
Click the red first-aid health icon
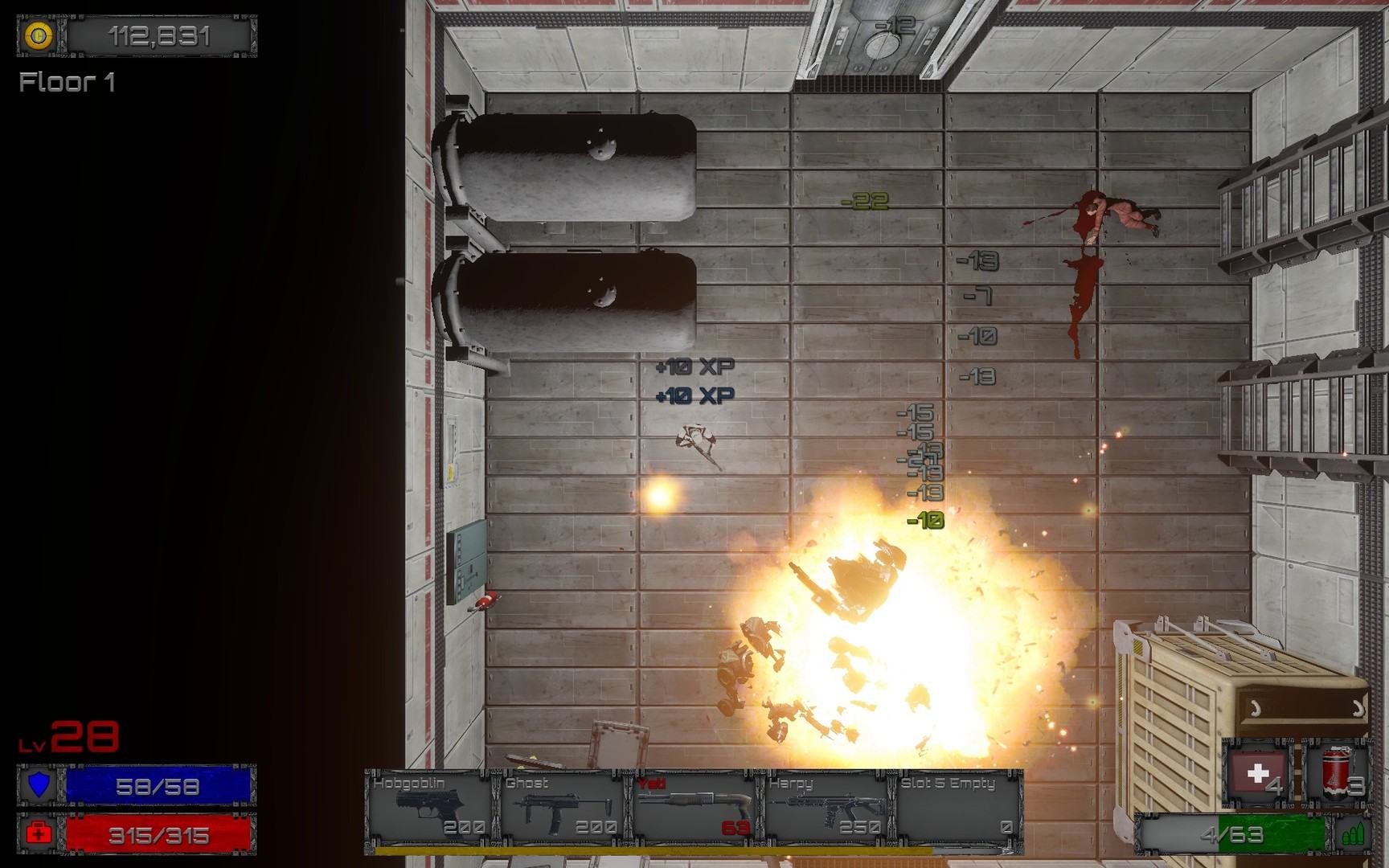39,834
